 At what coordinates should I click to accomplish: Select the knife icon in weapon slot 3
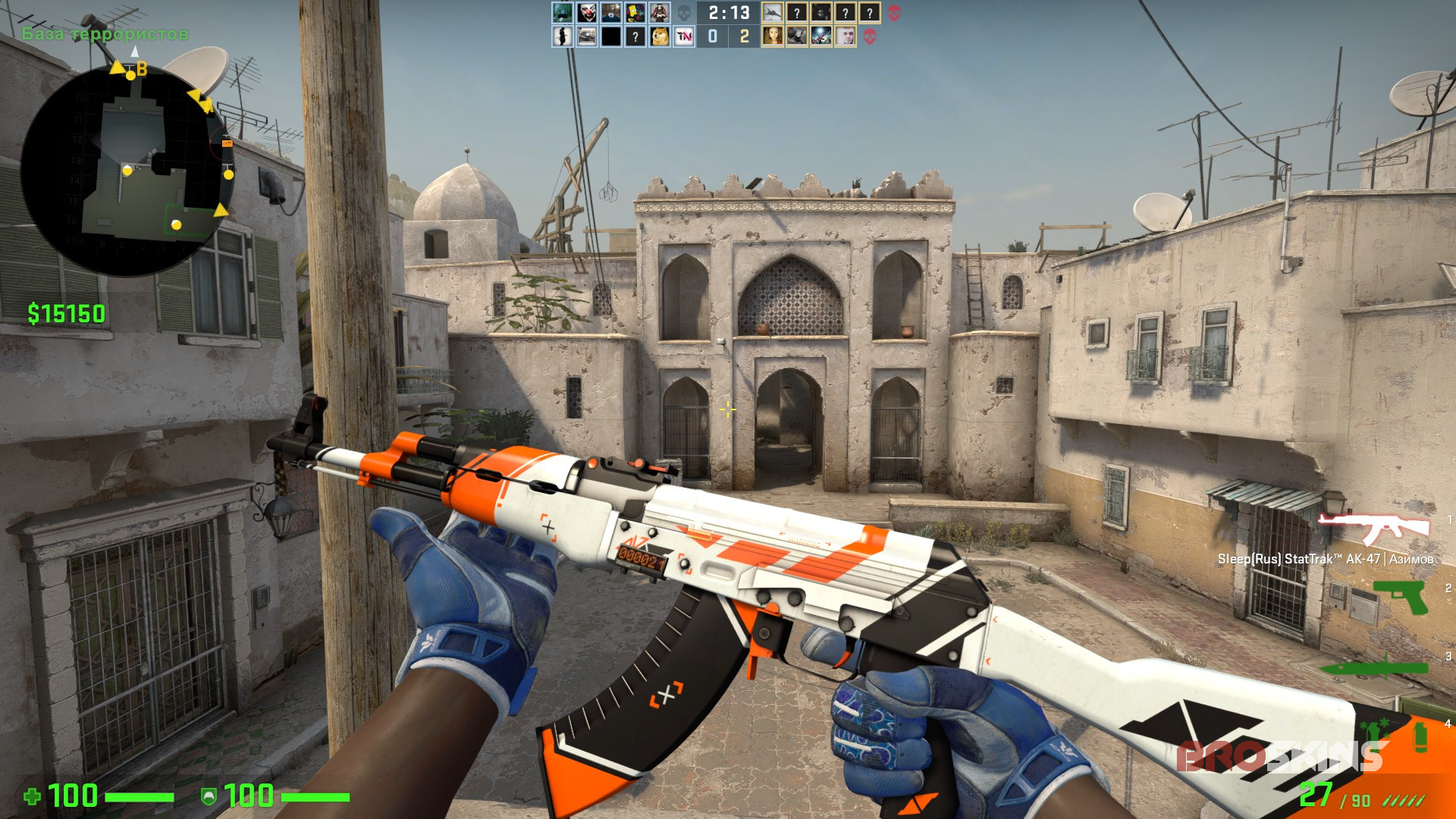[x=1376, y=666]
